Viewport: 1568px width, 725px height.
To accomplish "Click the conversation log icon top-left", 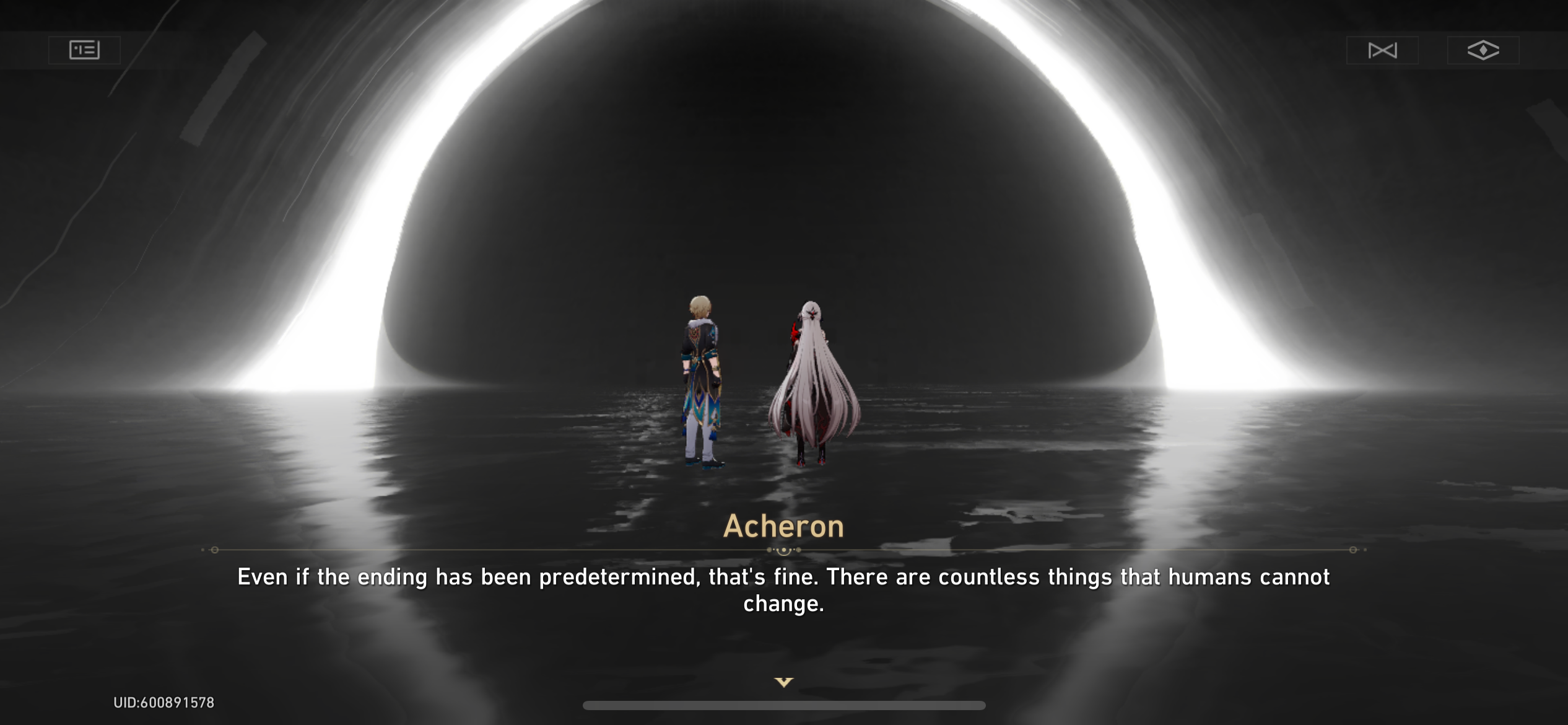I will click(84, 50).
